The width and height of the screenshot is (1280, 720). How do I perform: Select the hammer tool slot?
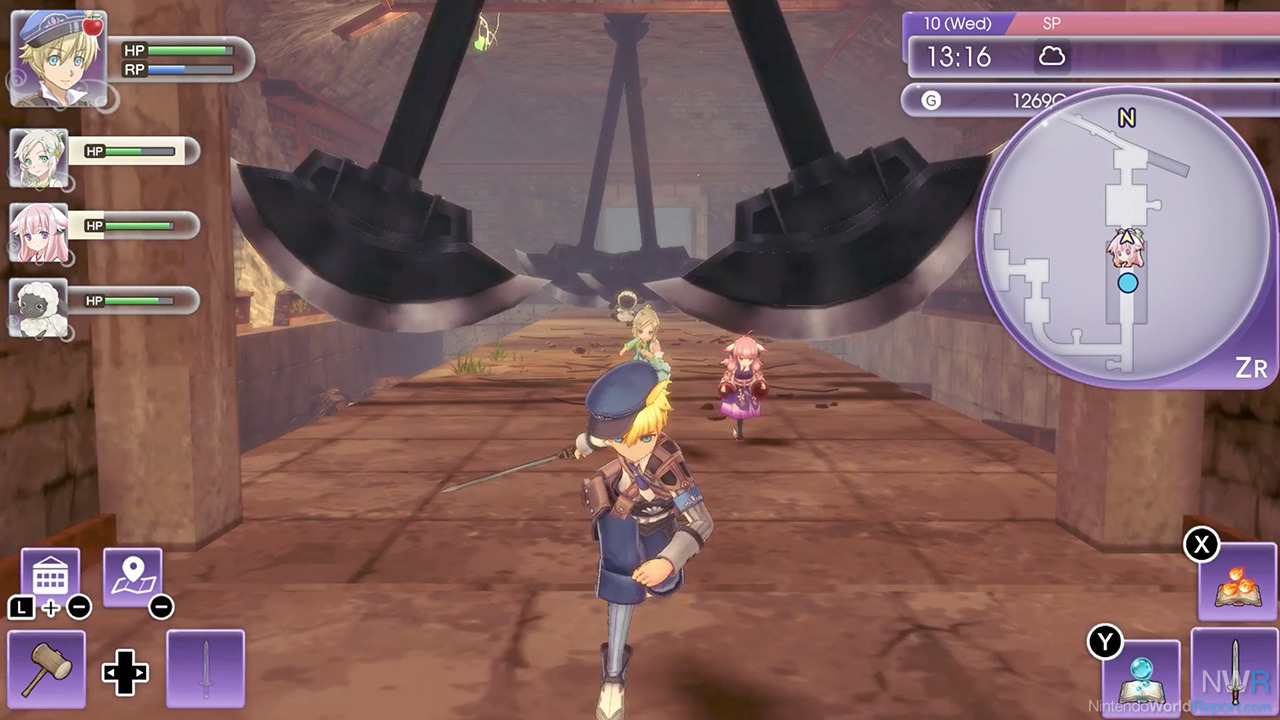tap(46, 668)
